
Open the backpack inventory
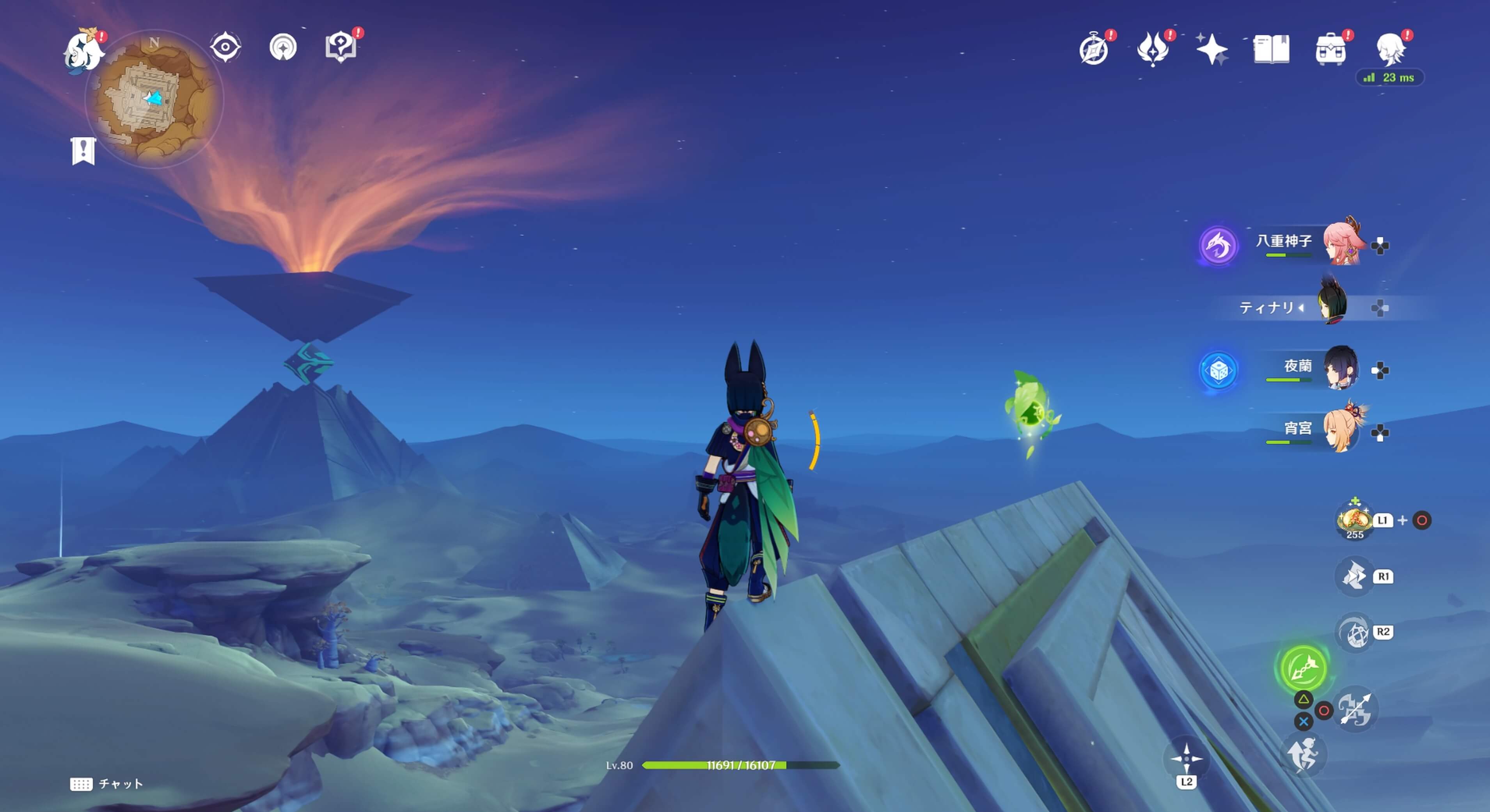(x=1330, y=49)
